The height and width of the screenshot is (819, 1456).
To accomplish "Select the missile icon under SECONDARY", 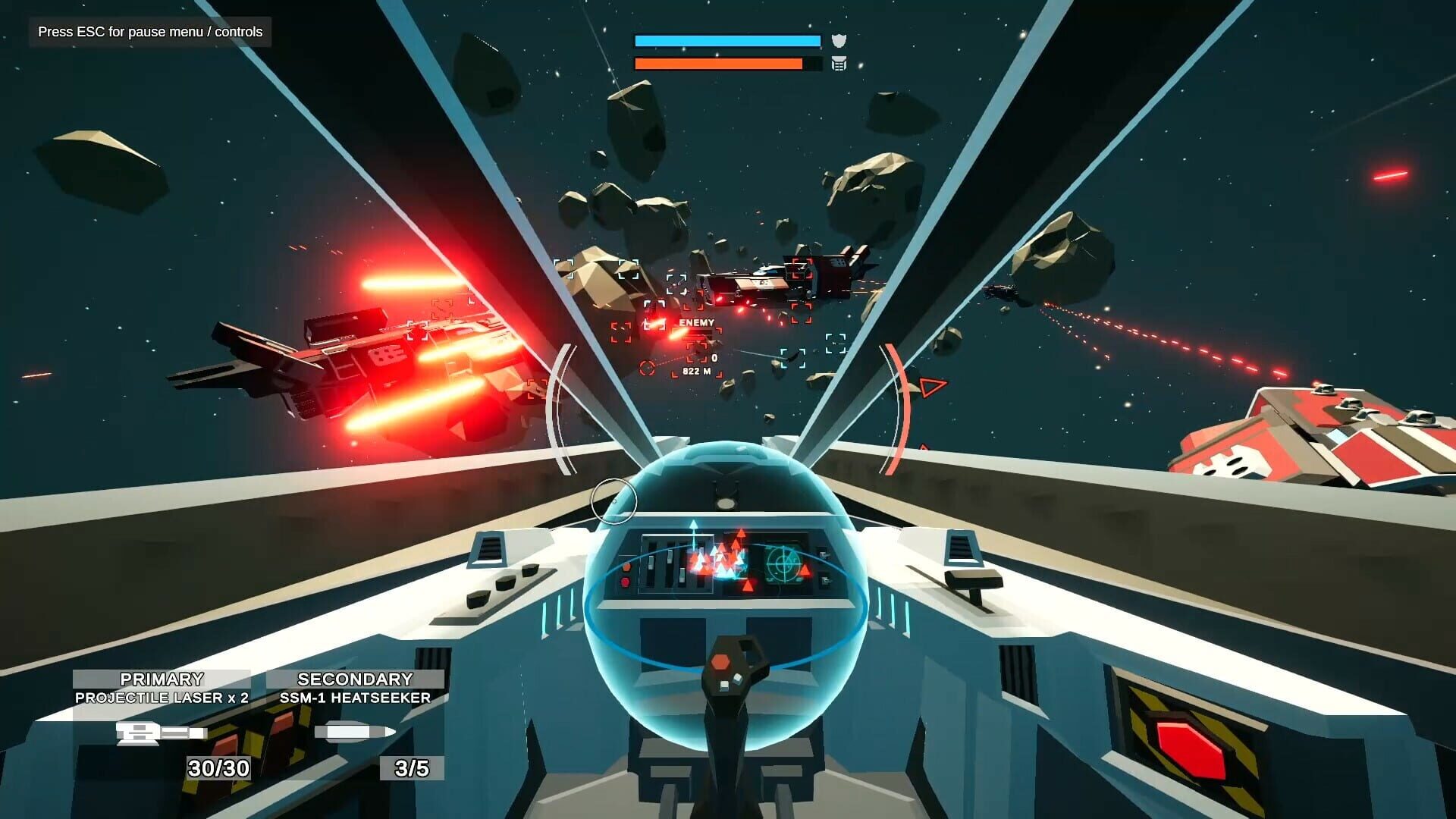I will point(356,730).
